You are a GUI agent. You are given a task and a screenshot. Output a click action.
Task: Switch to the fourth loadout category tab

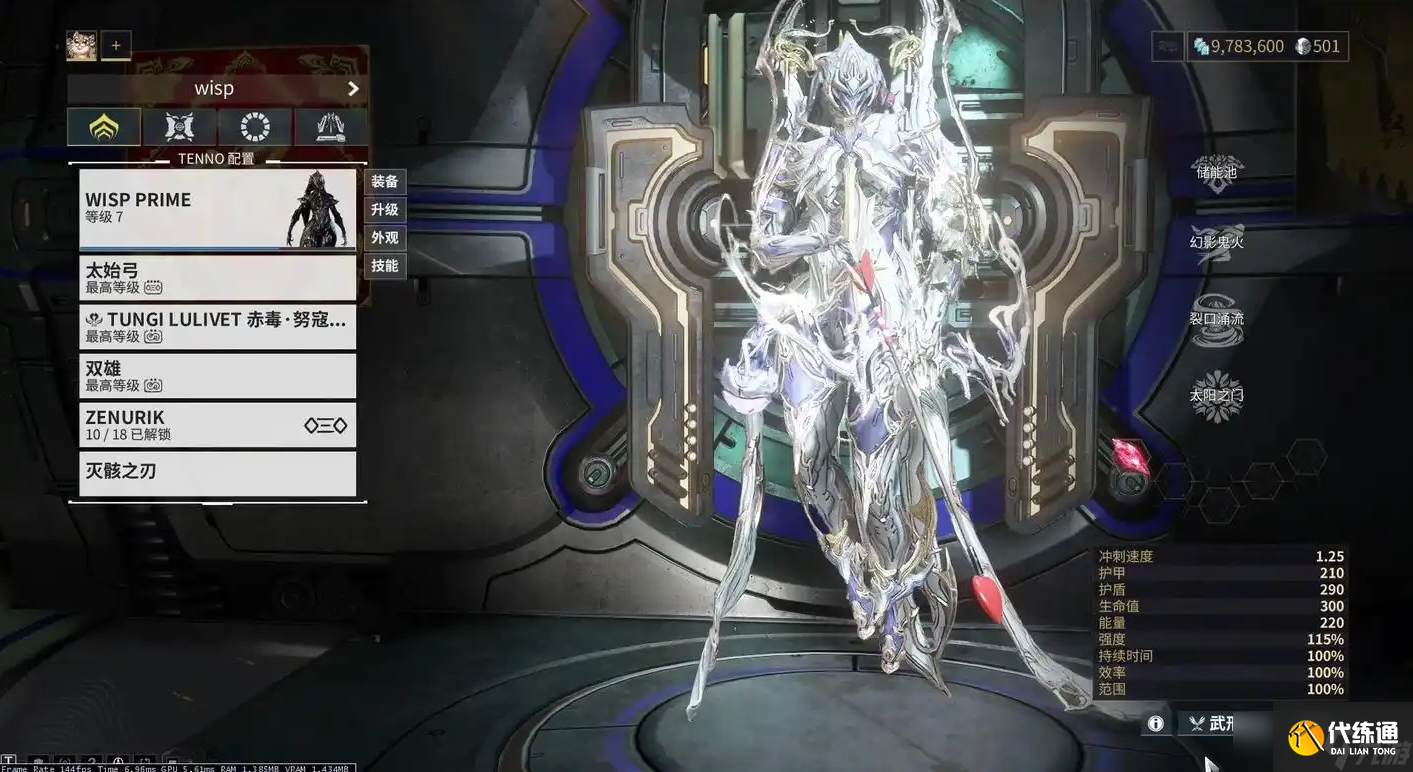pos(330,127)
